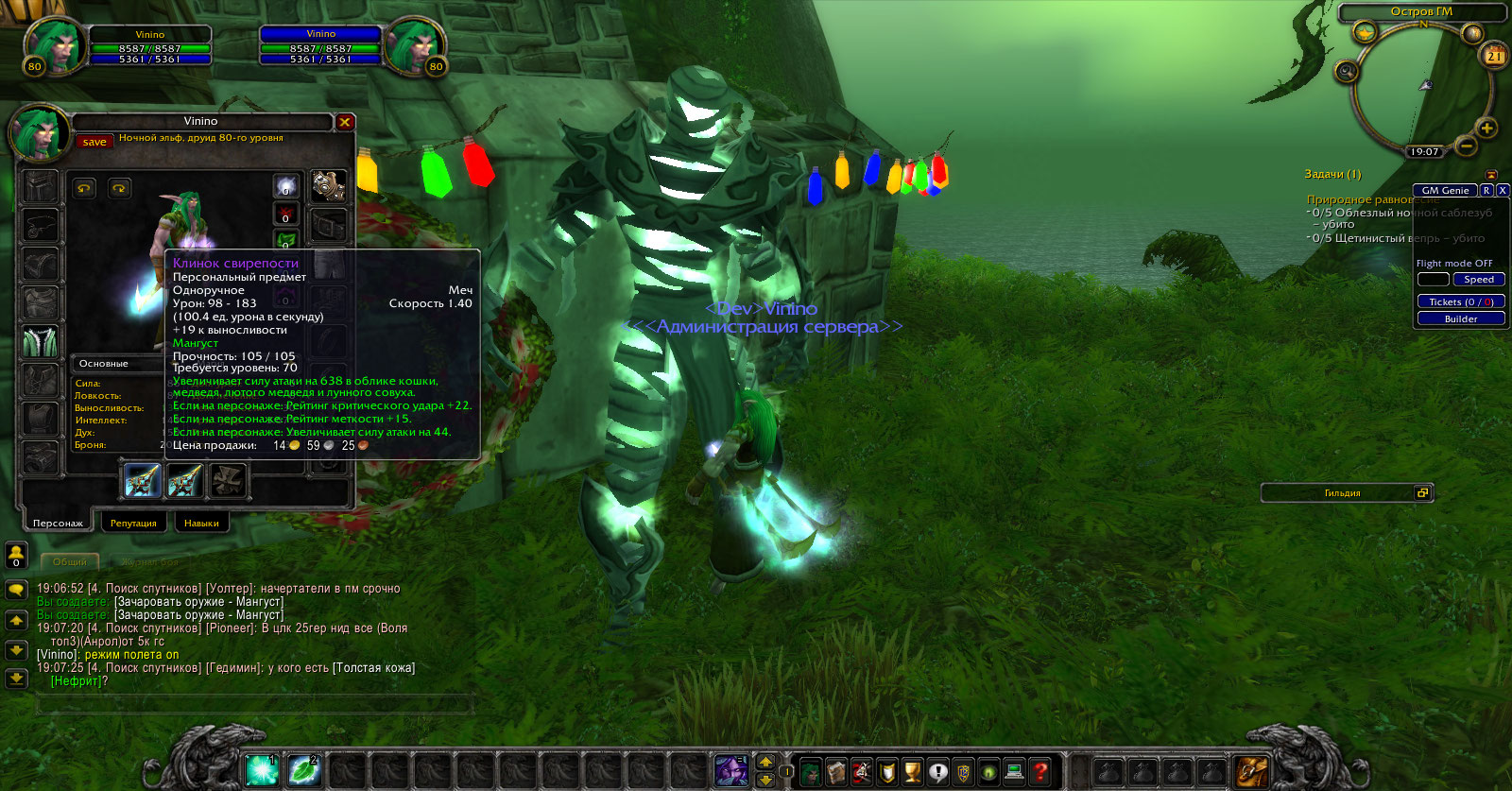1512x791 pixels.
Task: Close the Vinino character panel
Action: coord(345,122)
